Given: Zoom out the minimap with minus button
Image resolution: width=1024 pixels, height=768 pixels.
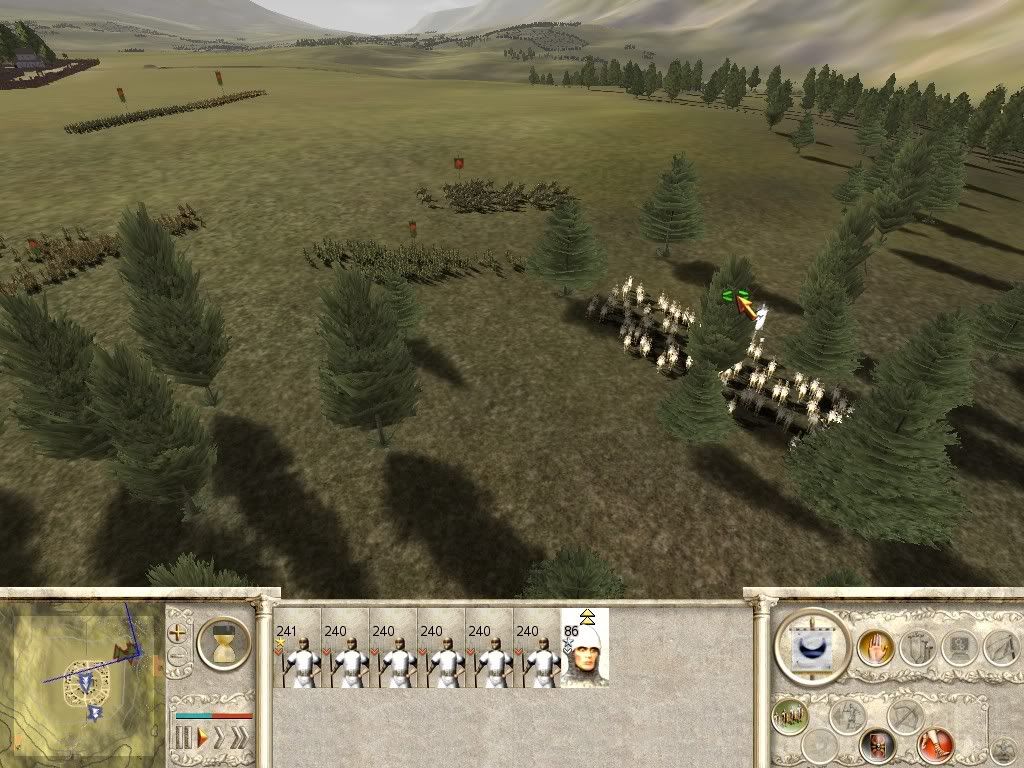Looking at the screenshot, I should click(179, 657).
